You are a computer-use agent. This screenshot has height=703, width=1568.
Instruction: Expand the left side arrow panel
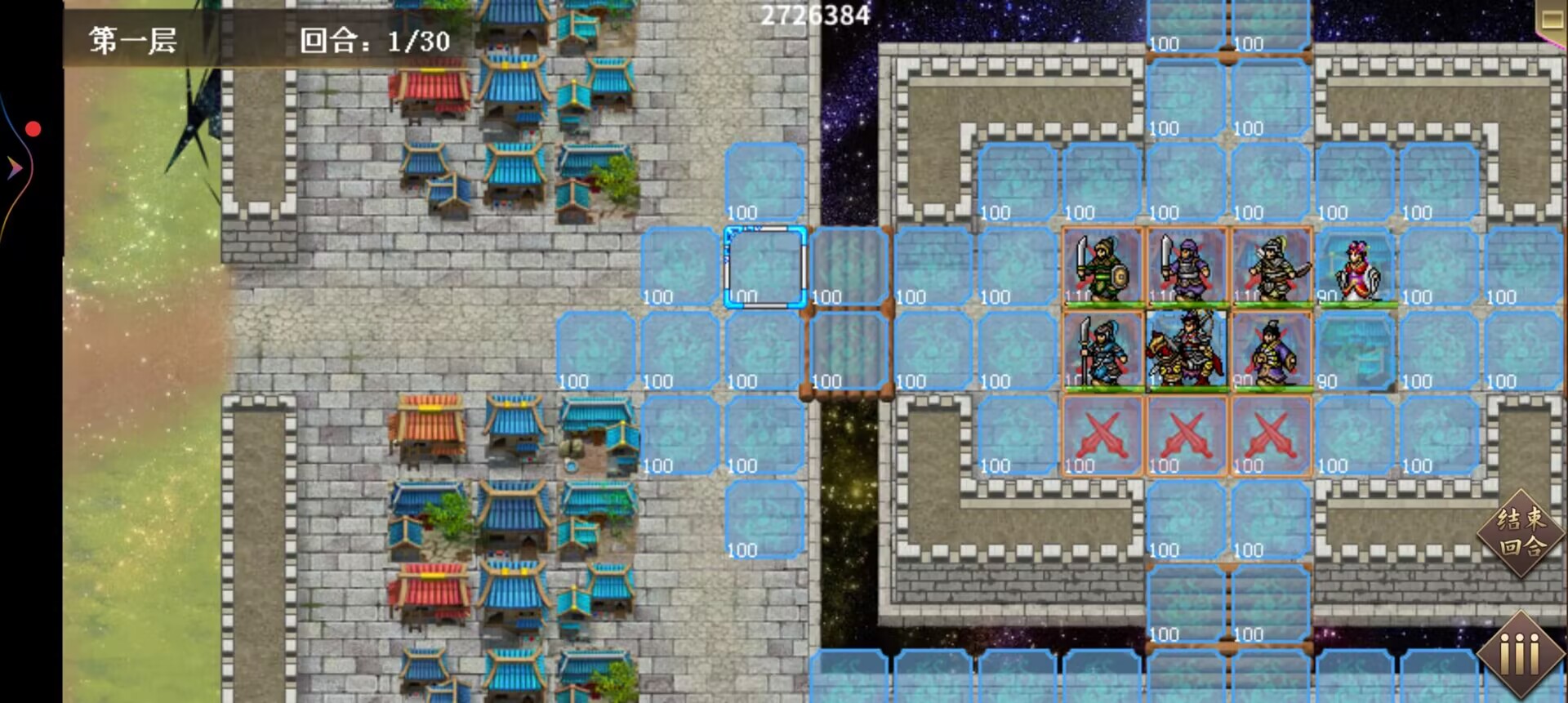click(x=14, y=168)
